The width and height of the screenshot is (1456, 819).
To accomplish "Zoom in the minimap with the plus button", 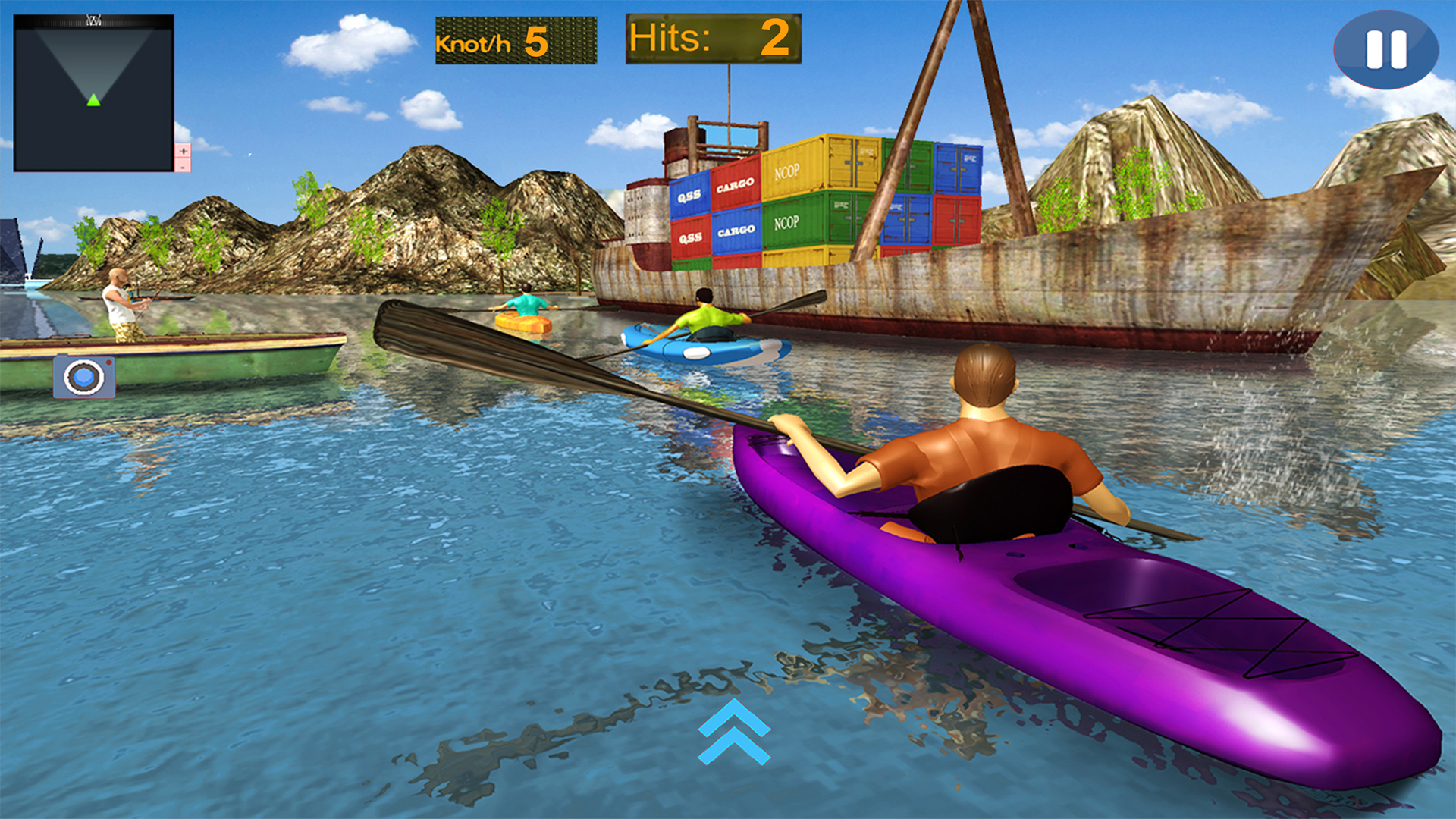I will 183,151.
